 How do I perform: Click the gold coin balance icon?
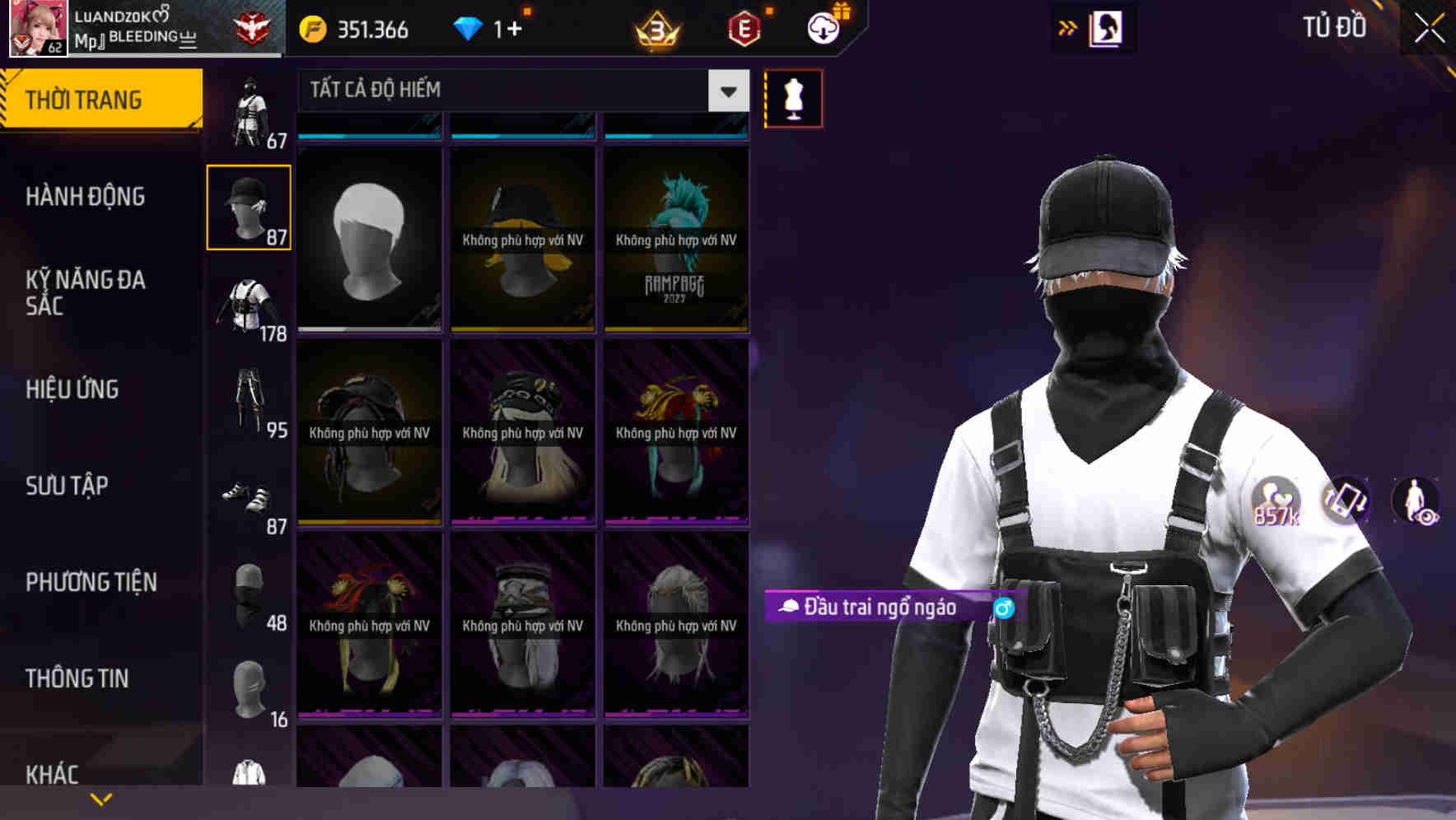311,29
